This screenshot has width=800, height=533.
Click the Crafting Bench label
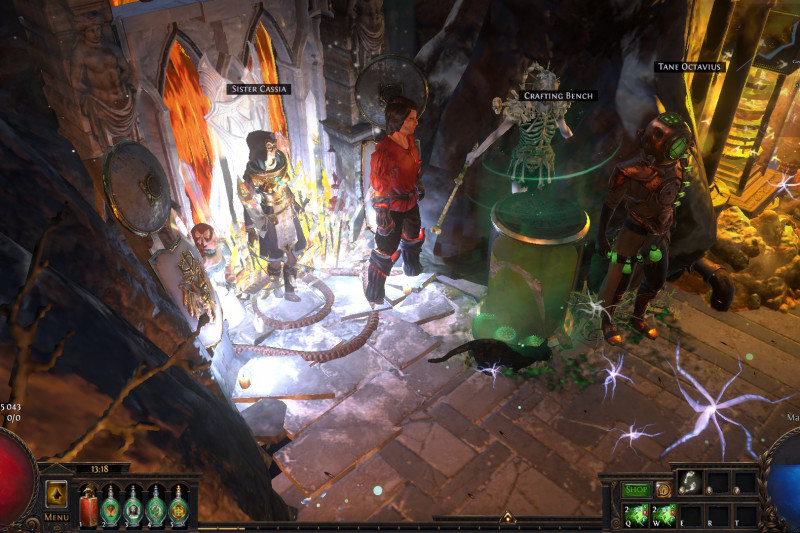tap(559, 96)
